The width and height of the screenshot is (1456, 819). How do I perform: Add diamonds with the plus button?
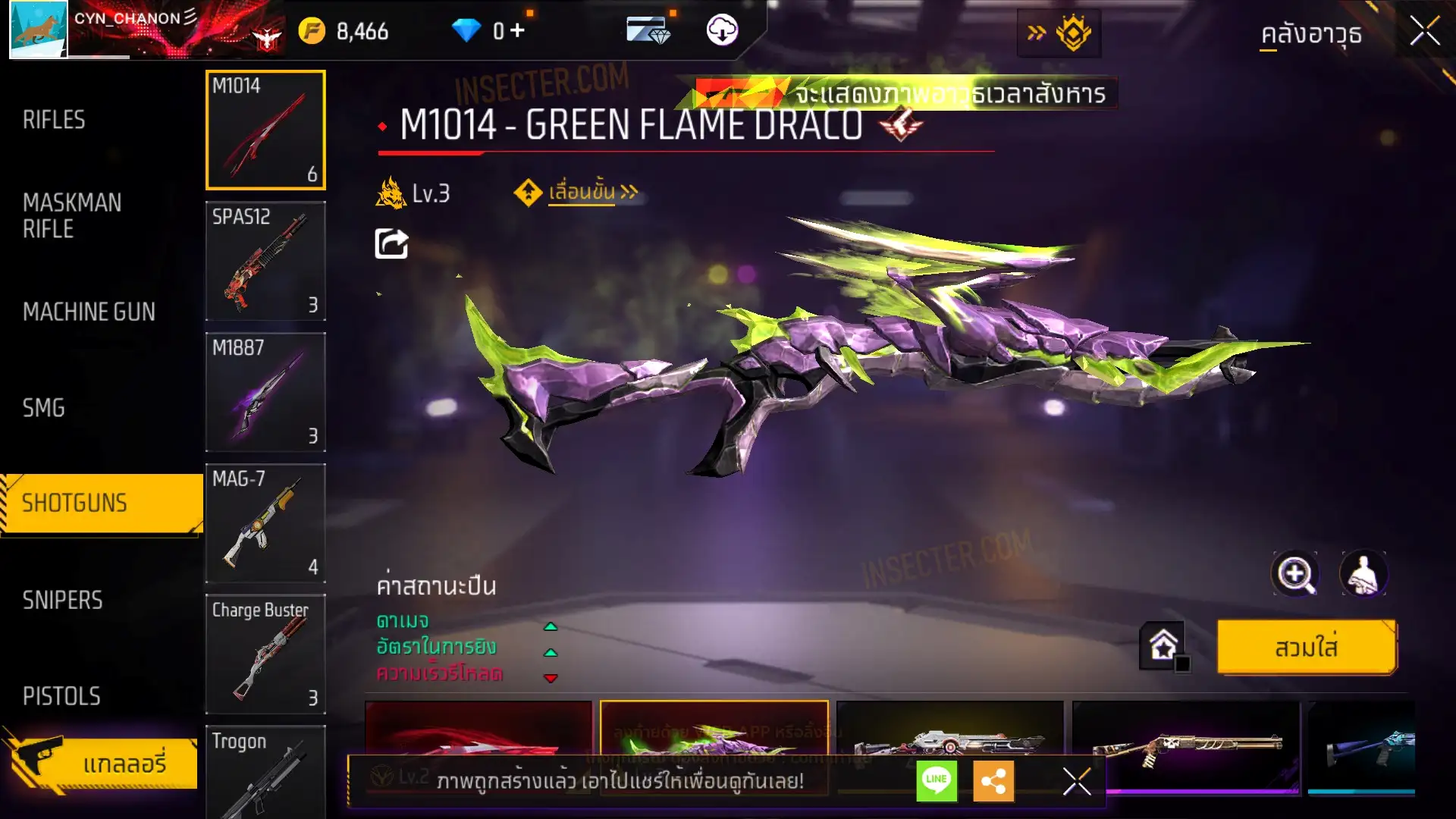click(517, 30)
